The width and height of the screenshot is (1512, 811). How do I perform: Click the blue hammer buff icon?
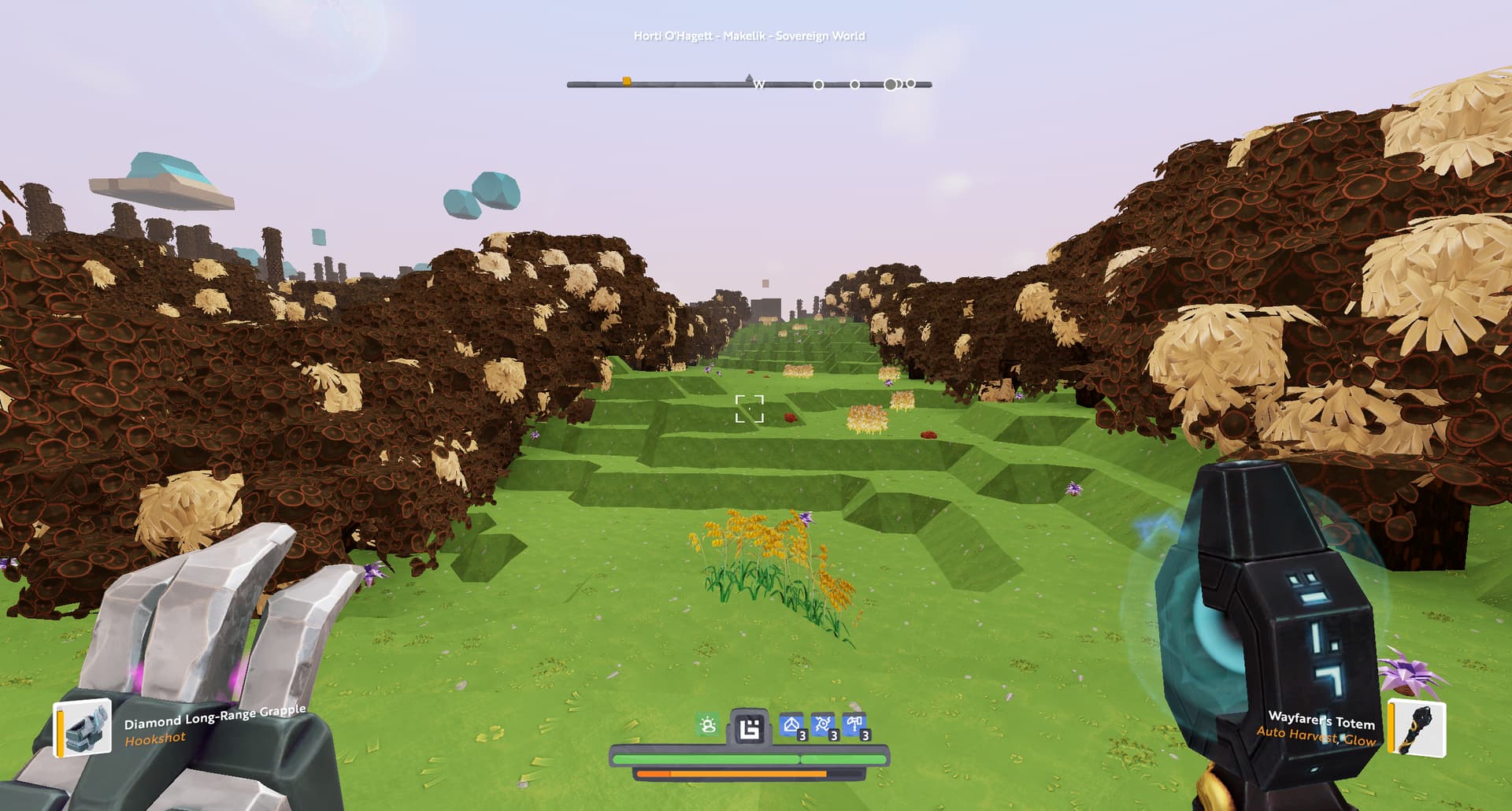pos(854,725)
